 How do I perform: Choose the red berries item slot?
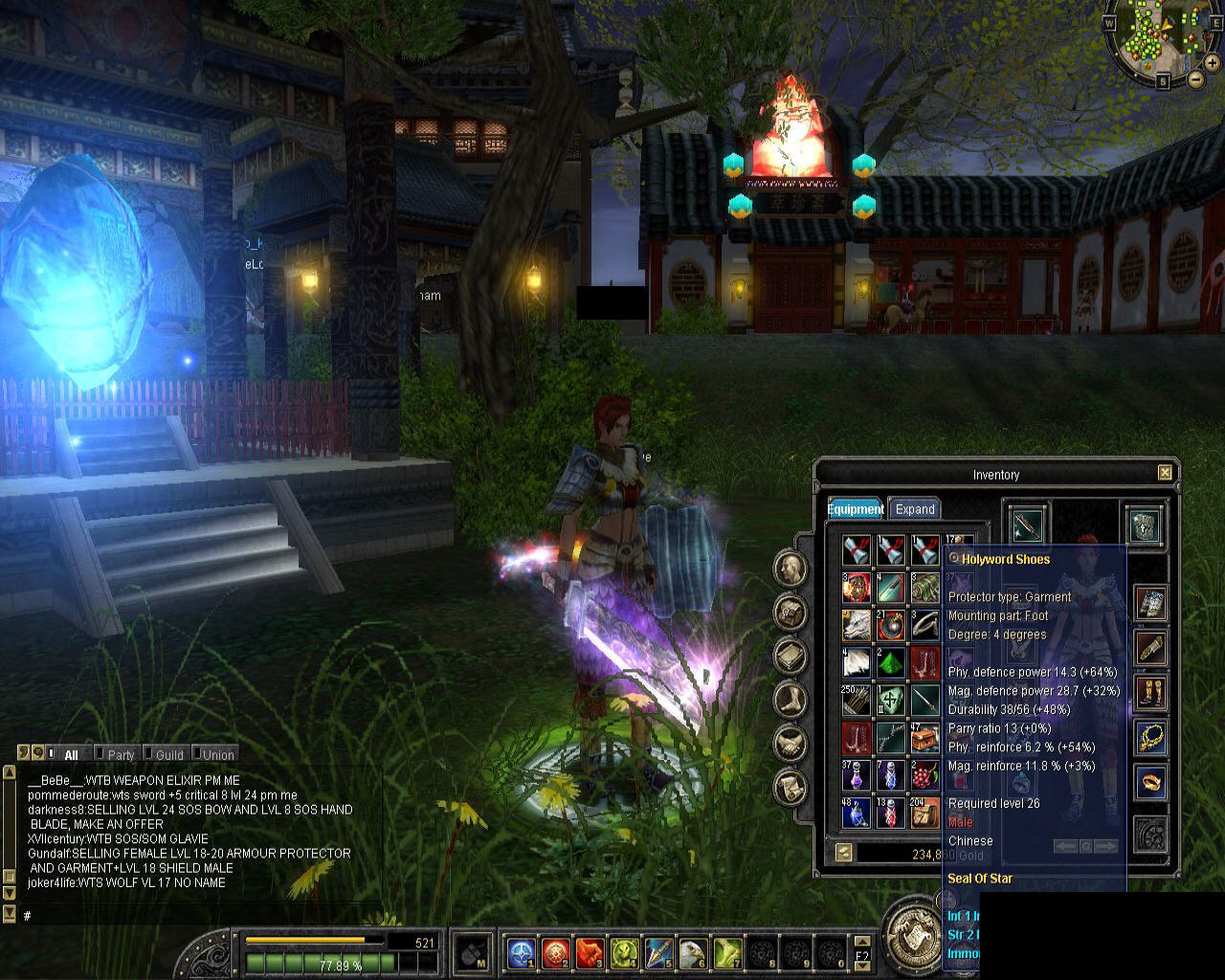pos(925,775)
